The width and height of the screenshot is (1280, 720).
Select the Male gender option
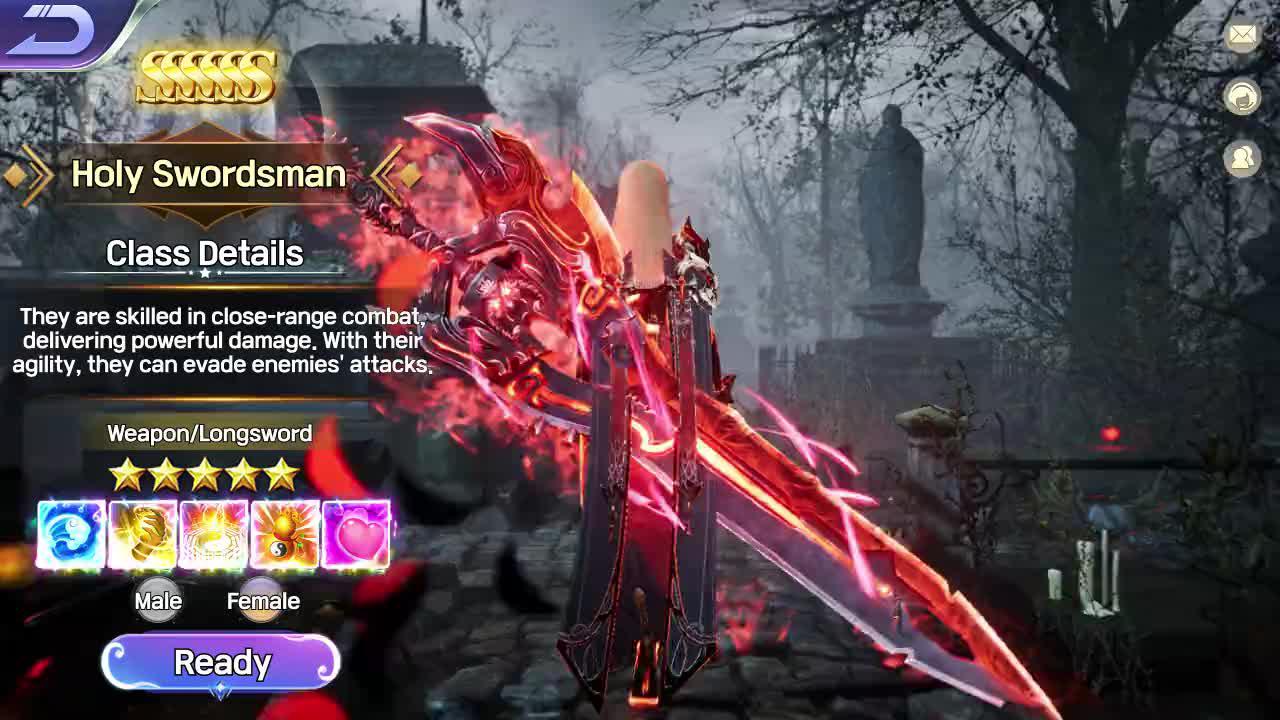158,600
